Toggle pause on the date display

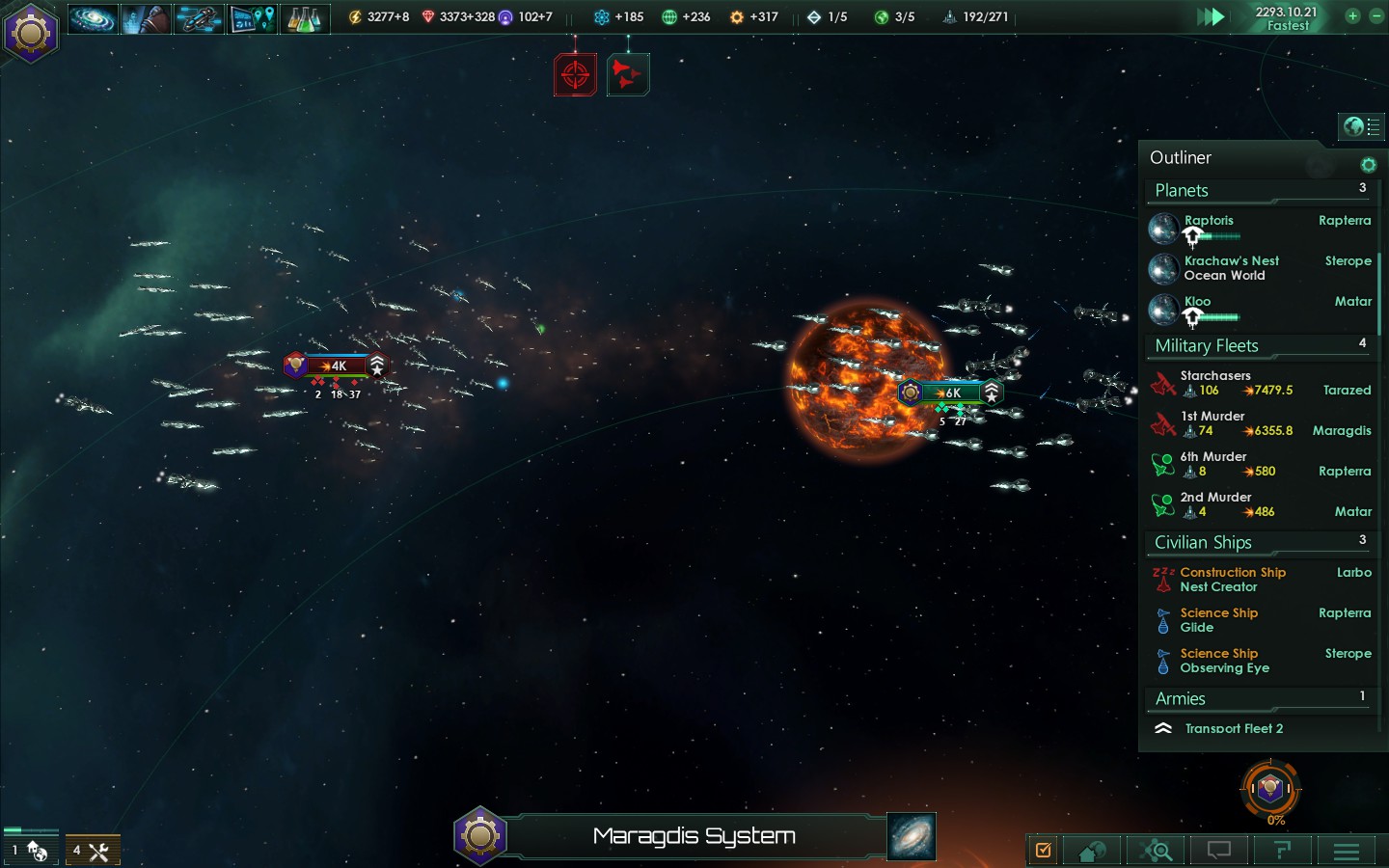pyautogui.click(x=1287, y=17)
